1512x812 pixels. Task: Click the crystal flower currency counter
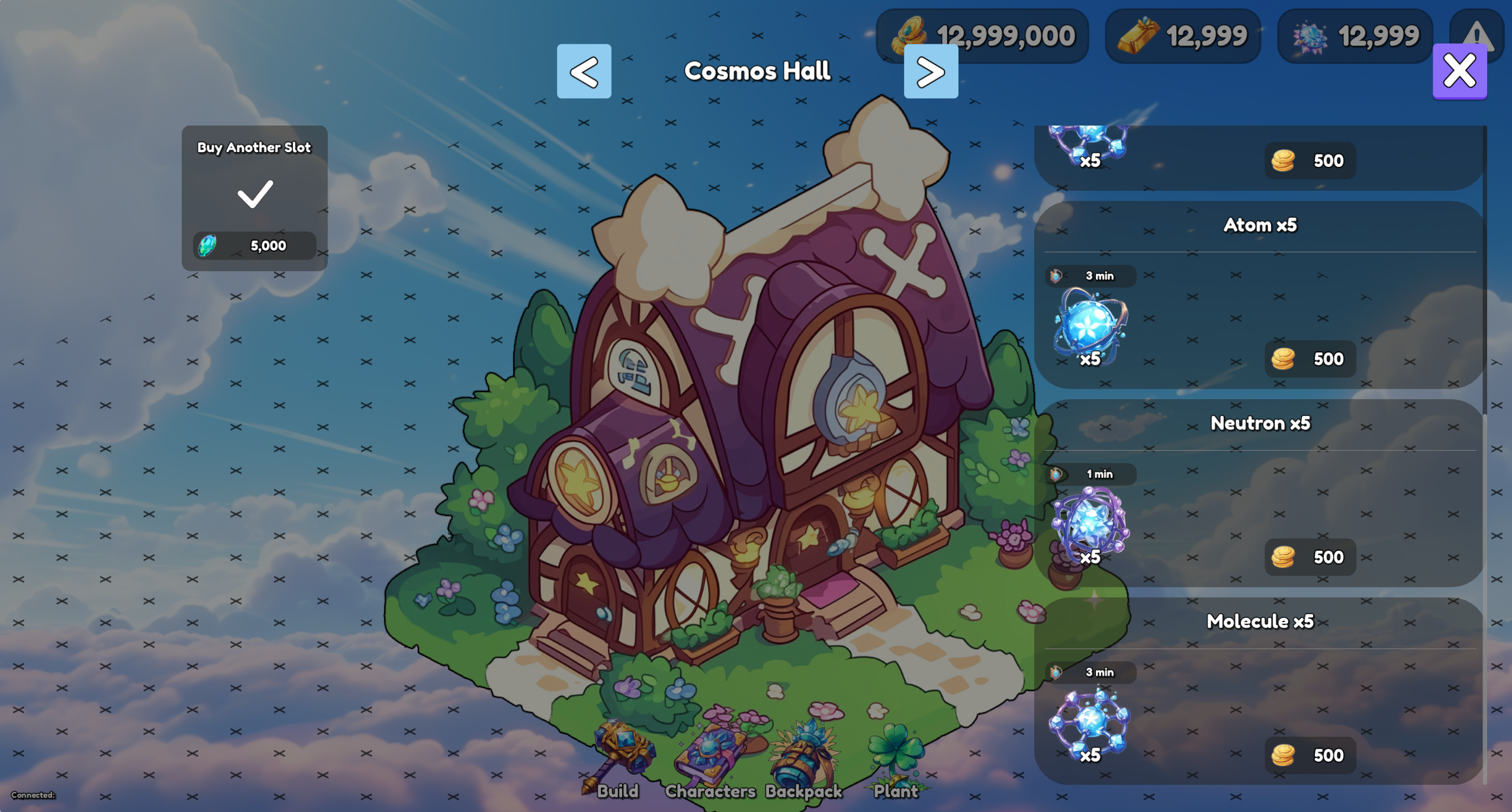tap(1354, 36)
